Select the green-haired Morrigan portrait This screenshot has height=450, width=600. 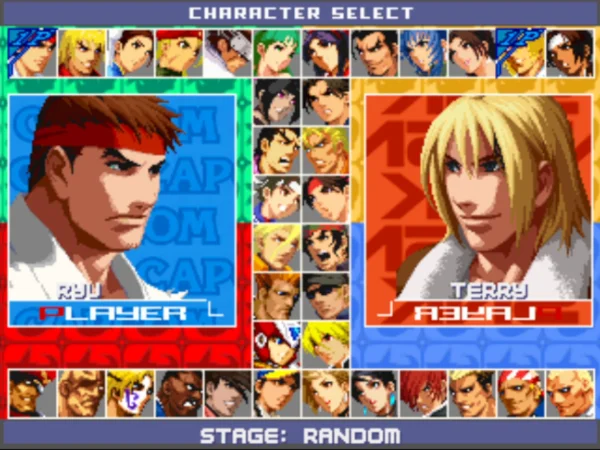pyautogui.click(x=276, y=53)
